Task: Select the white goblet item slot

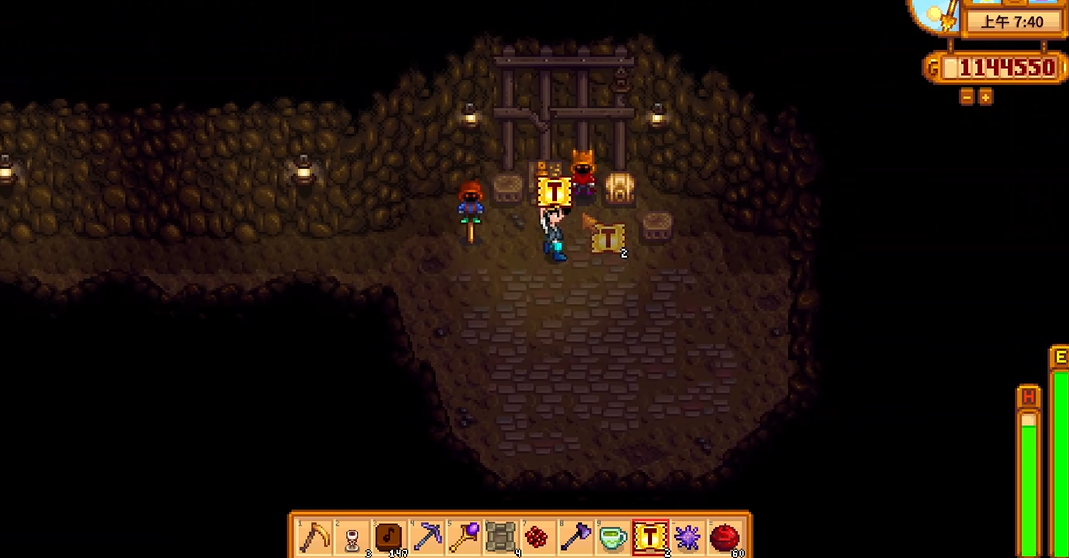Action: click(351, 537)
